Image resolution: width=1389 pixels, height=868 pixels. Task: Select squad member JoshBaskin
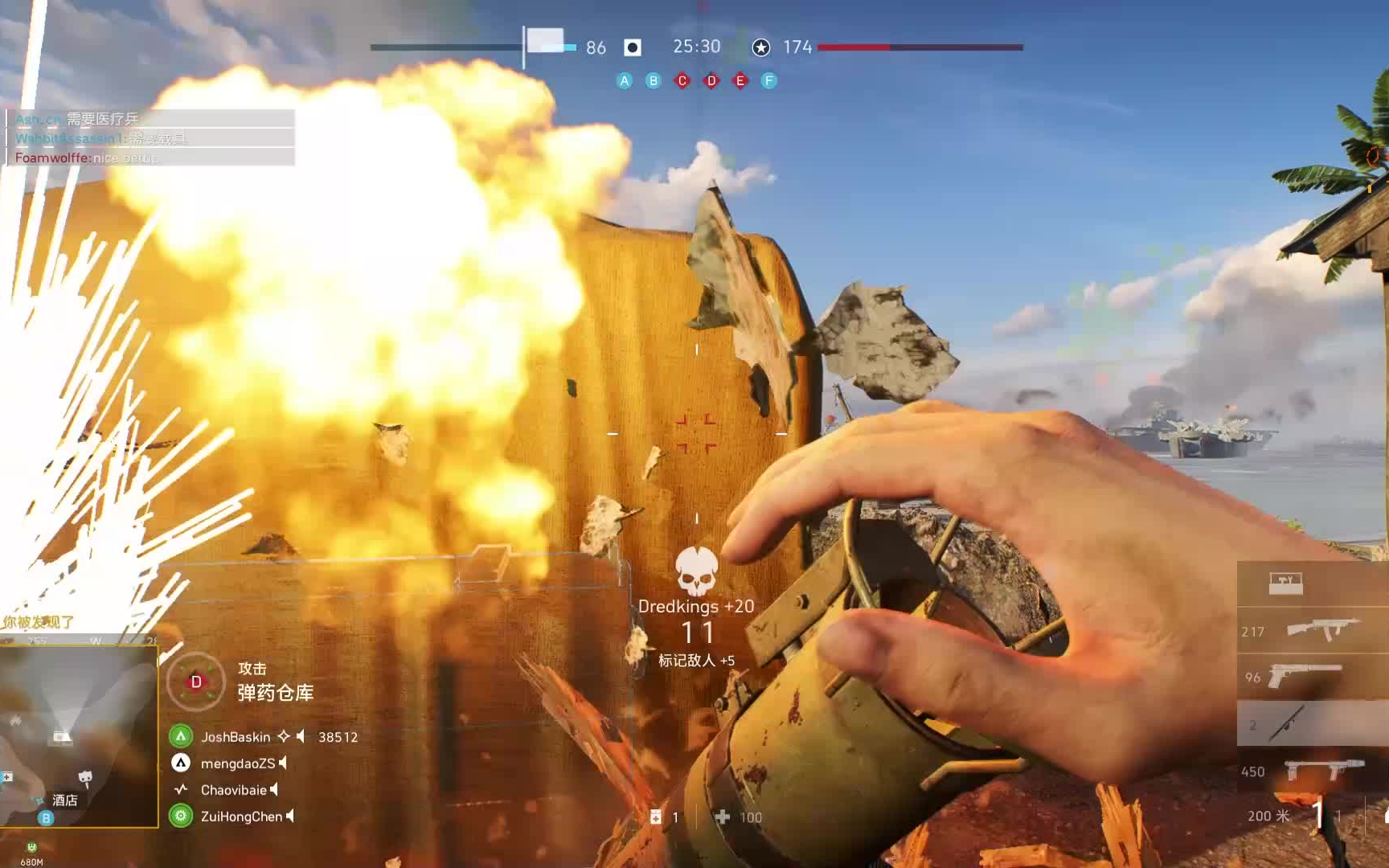click(236, 737)
